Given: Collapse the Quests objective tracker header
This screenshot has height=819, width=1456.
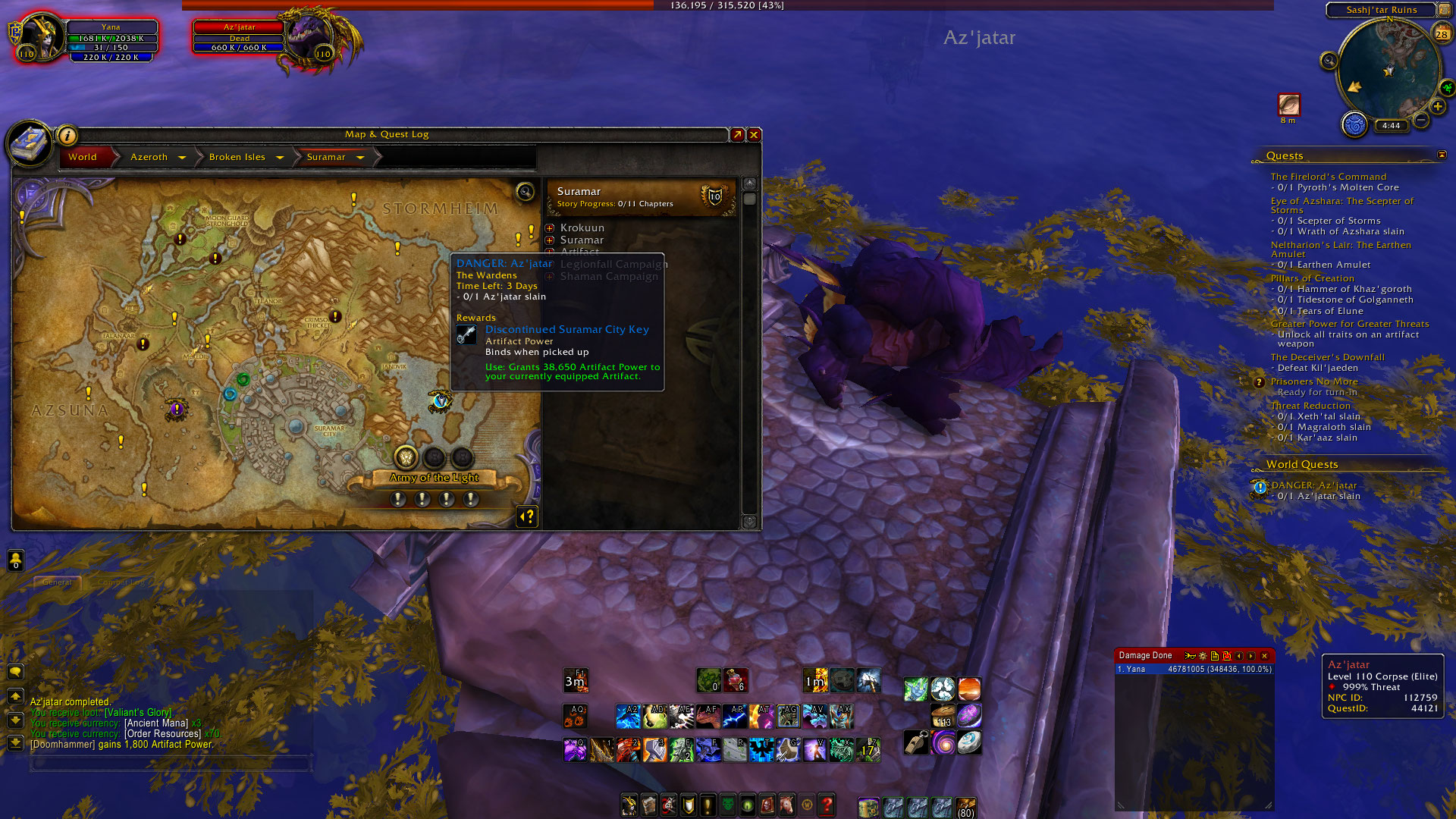Looking at the screenshot, I should pyautogui.click(x=1442, y=155).
